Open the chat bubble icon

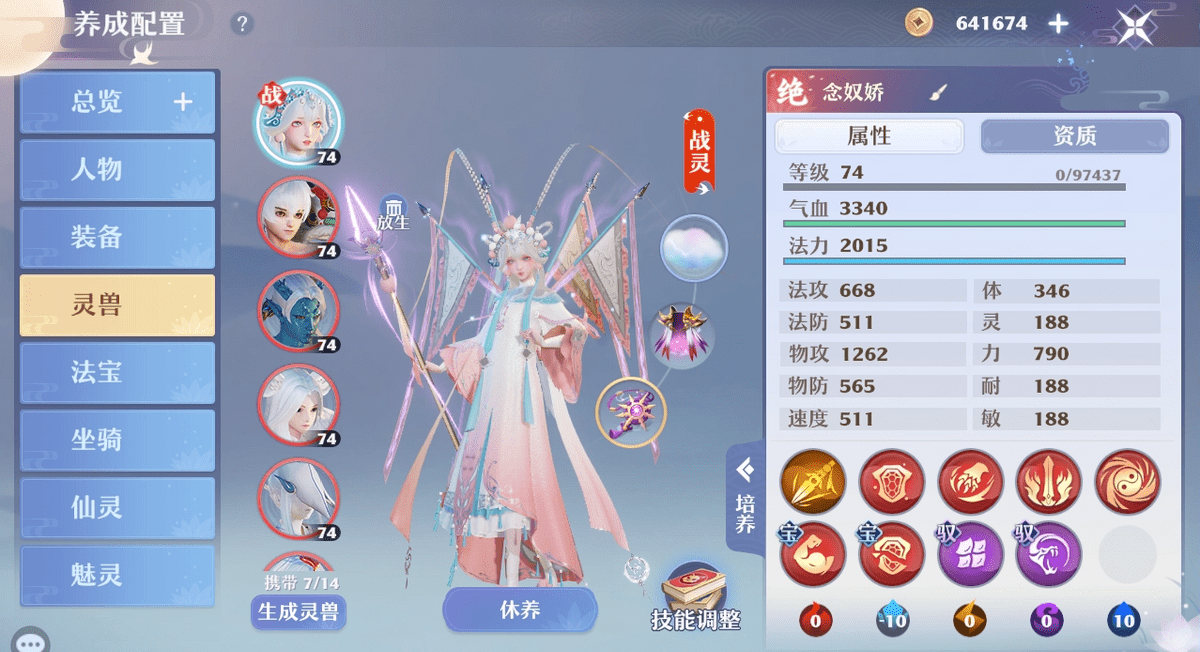point(30,640)
